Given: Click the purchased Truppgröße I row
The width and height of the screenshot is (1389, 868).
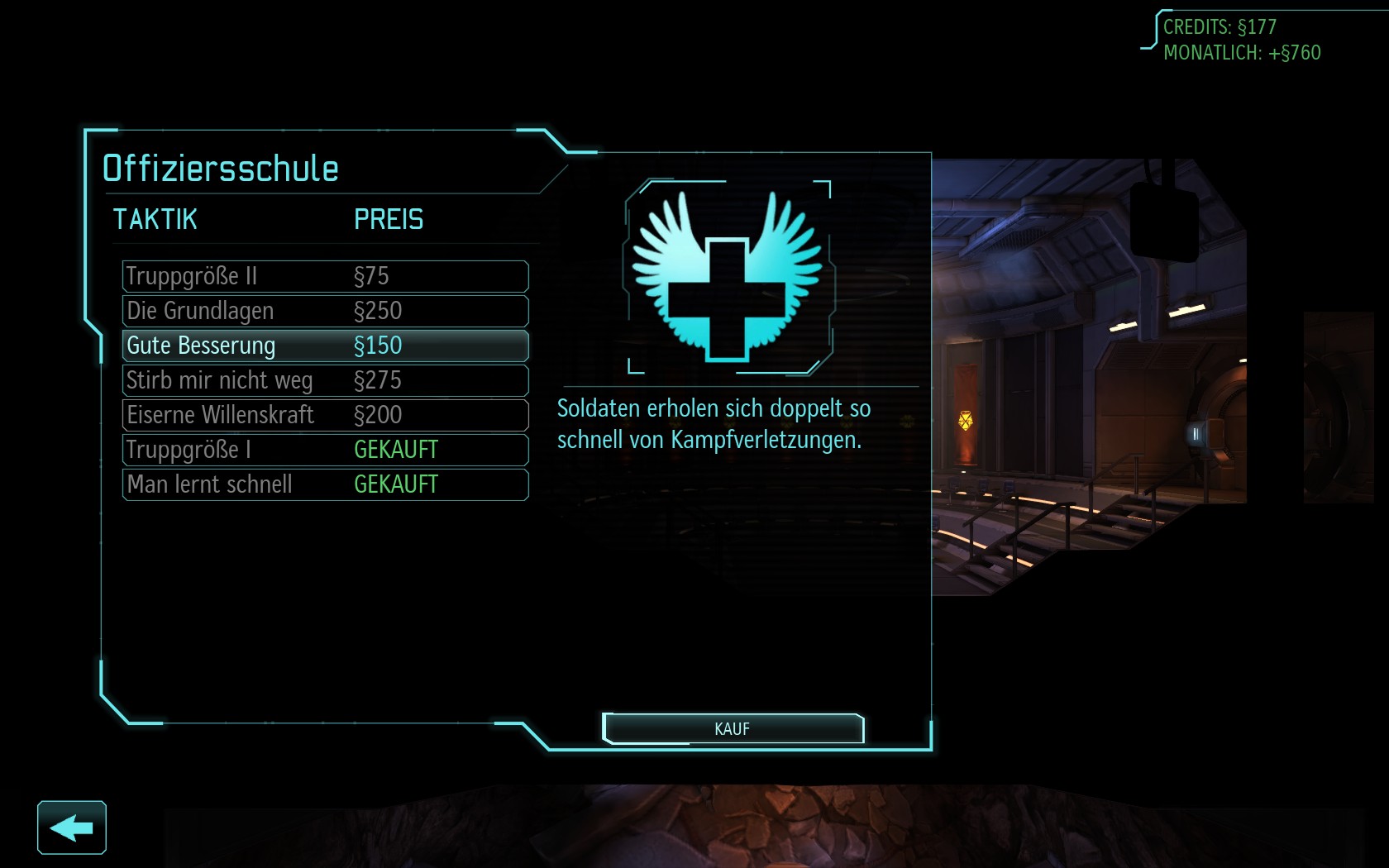Looking at the screenshot, I should (325, 450).
